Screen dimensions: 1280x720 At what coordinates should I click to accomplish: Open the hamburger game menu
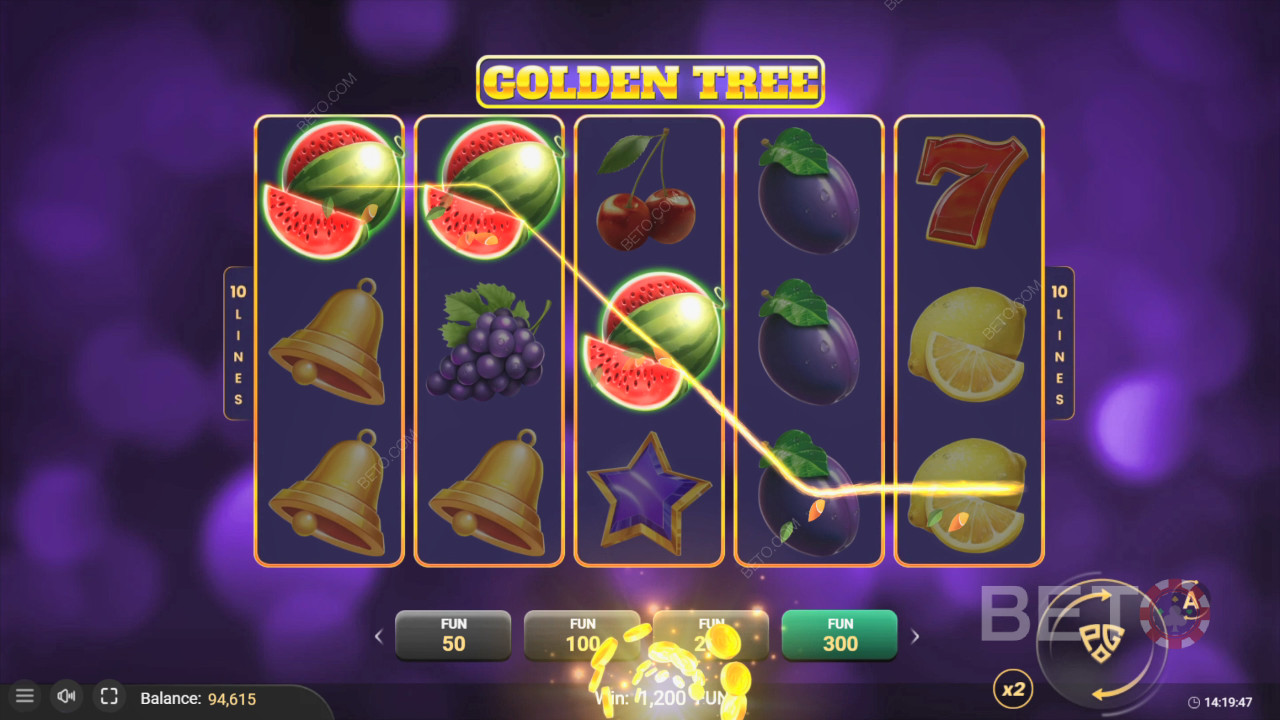pos(25,696)
